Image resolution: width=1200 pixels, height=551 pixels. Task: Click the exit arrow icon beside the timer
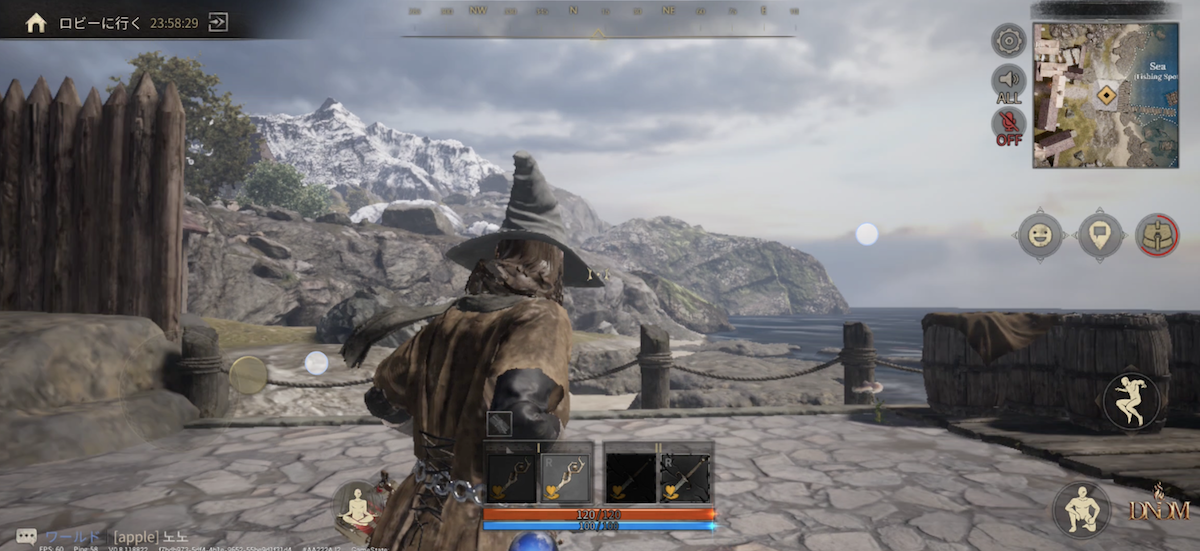point(218,22)
